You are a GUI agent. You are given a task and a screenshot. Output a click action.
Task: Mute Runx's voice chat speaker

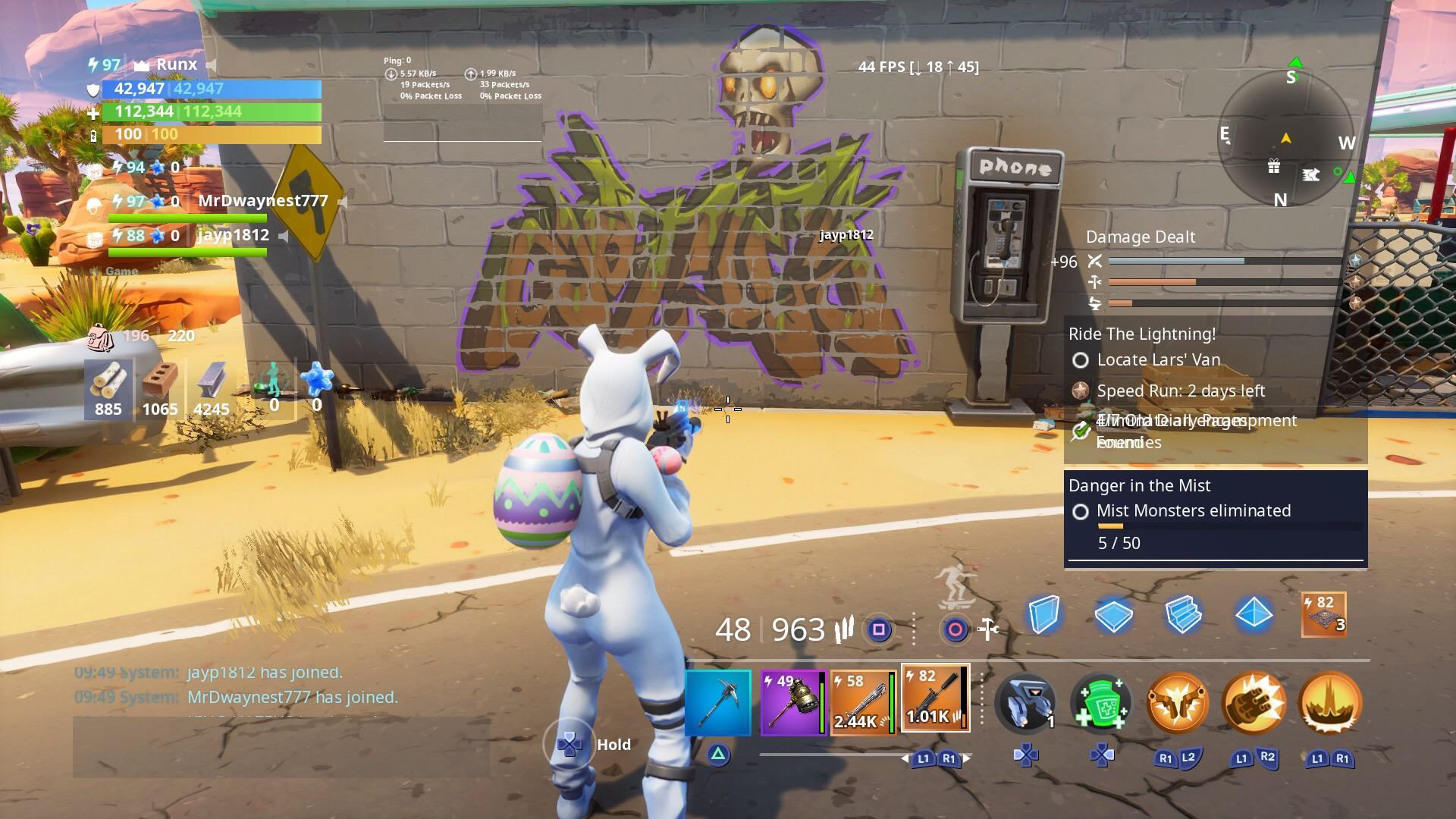click(210, 64)
